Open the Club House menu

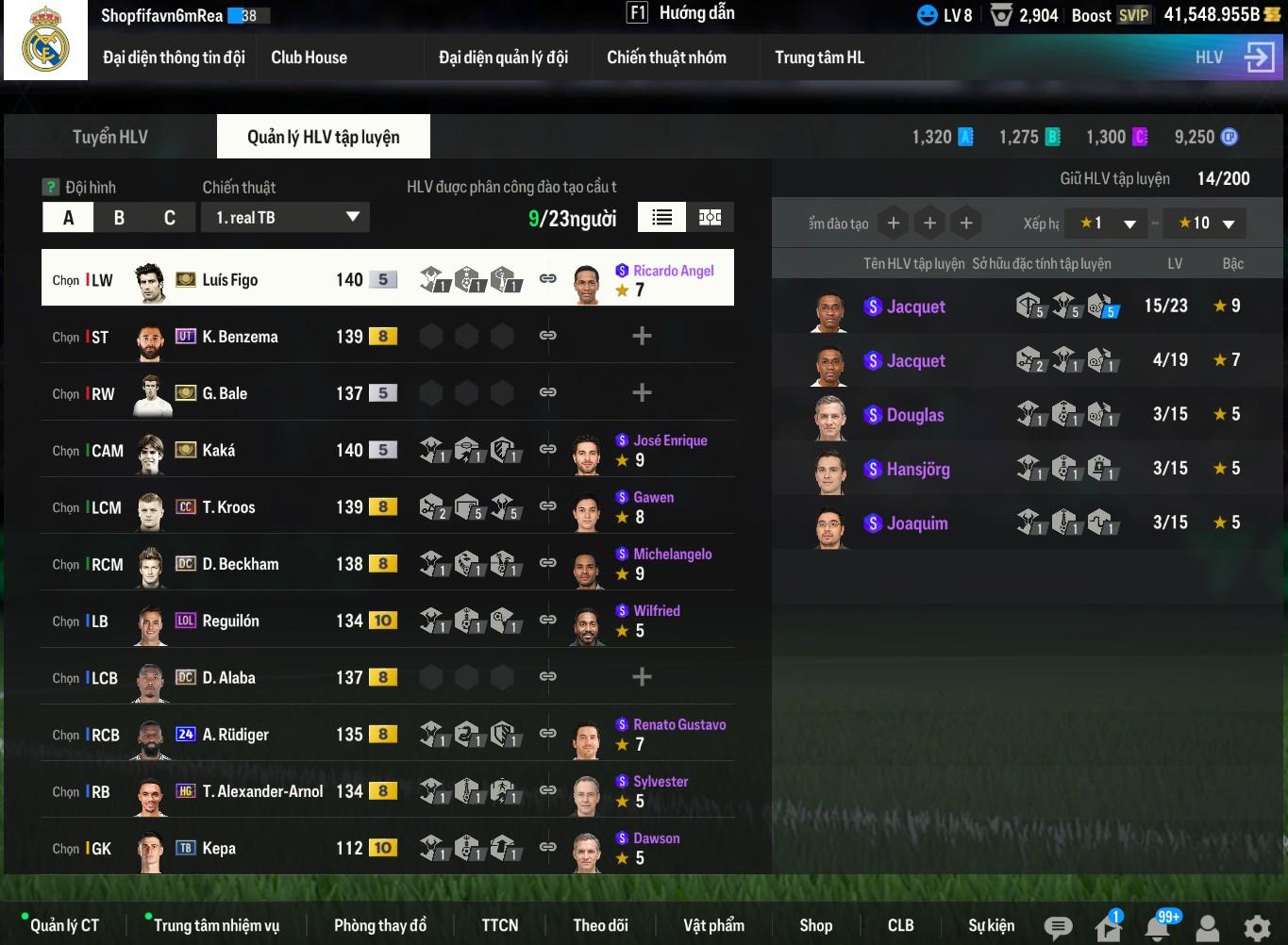click(309, 58)
